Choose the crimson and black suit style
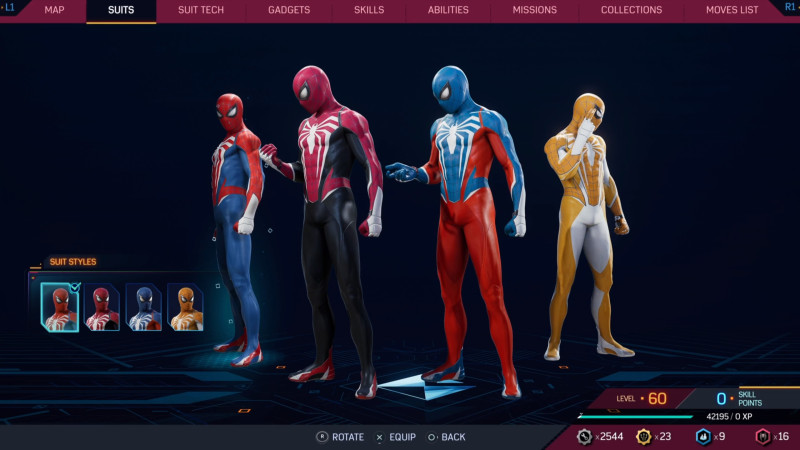 pos(102,306)
